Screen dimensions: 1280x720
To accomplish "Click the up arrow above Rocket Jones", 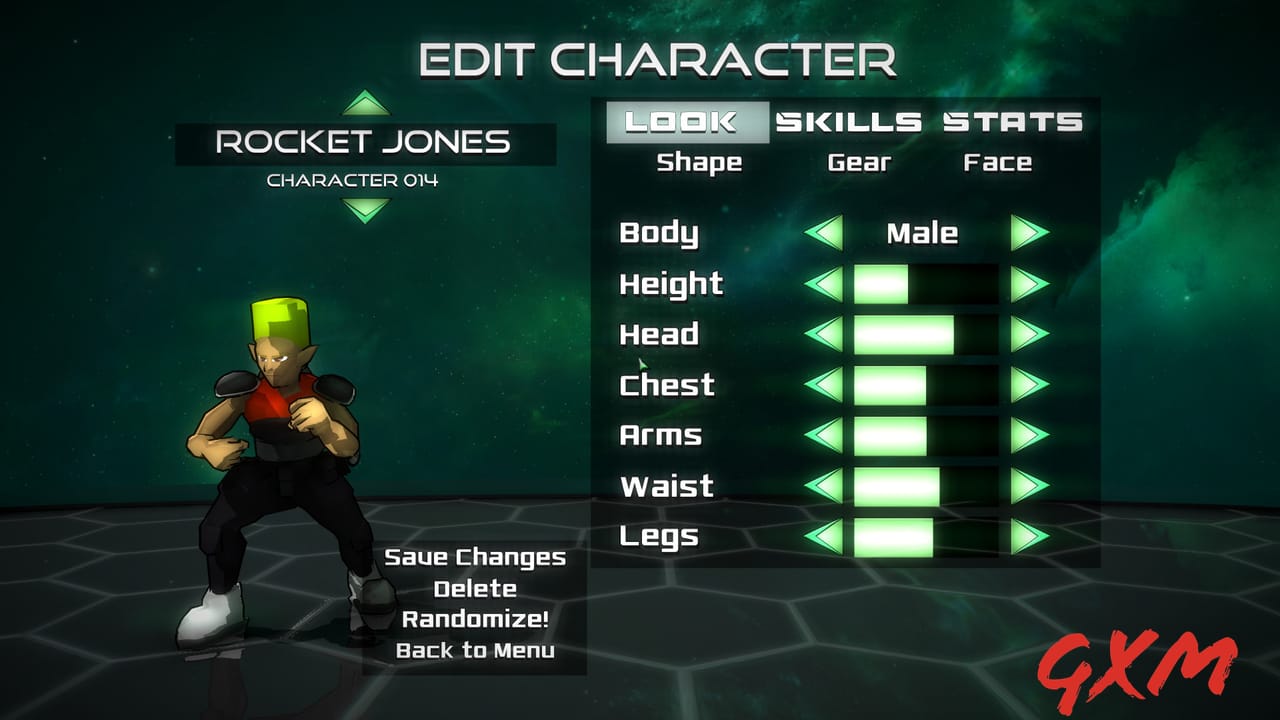I will (x=364, y=105).
